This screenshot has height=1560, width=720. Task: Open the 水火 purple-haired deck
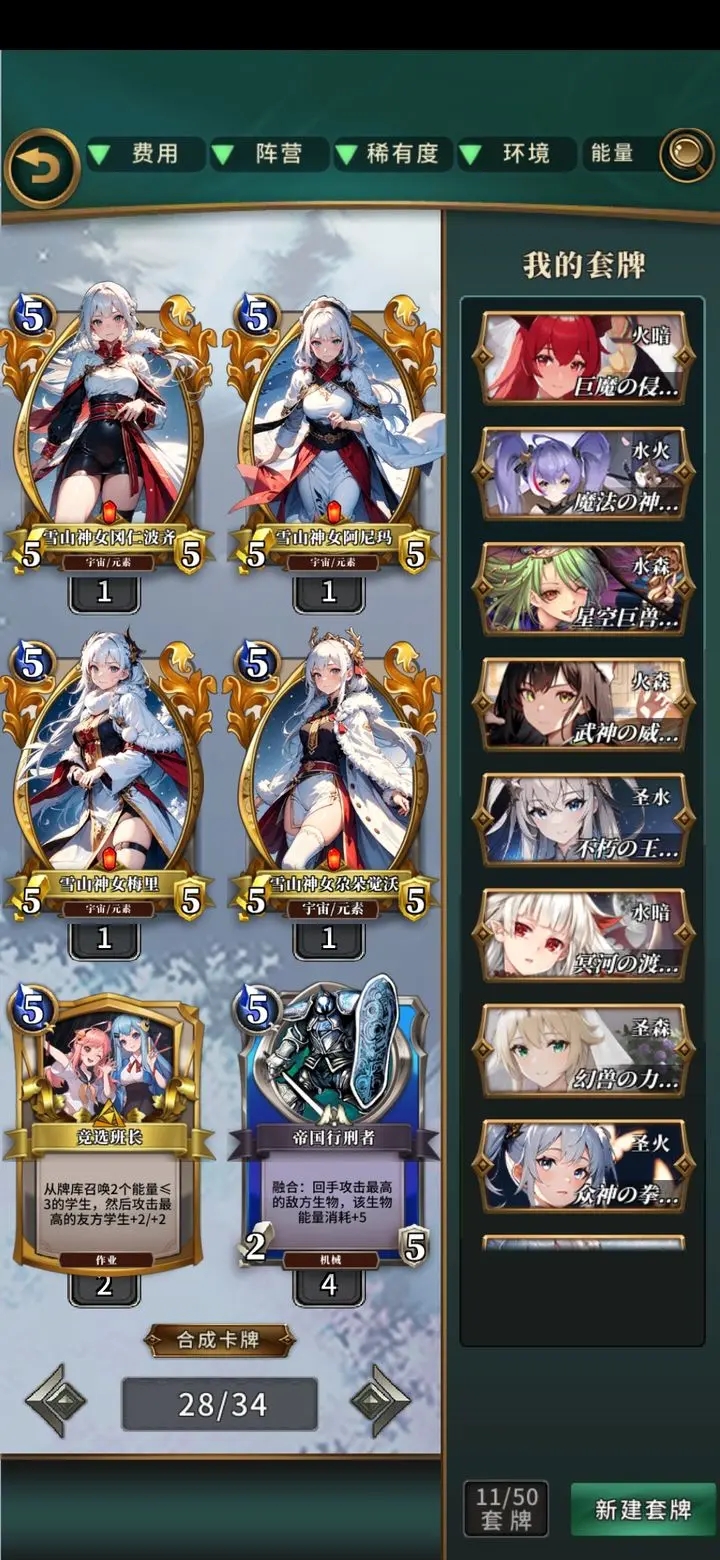pyautogui.click(x=583, y=473)
